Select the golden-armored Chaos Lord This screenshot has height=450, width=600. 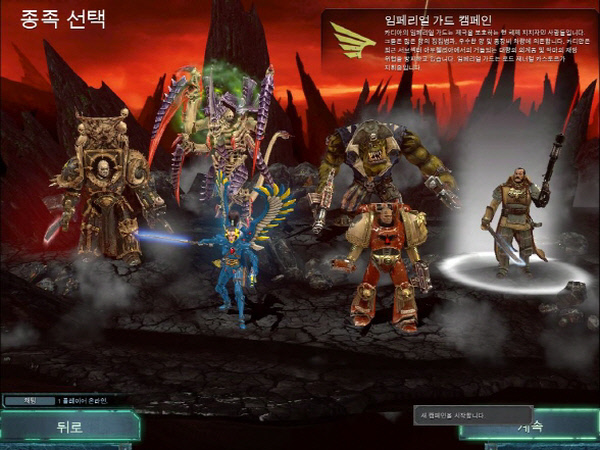(x=103, y=190)
